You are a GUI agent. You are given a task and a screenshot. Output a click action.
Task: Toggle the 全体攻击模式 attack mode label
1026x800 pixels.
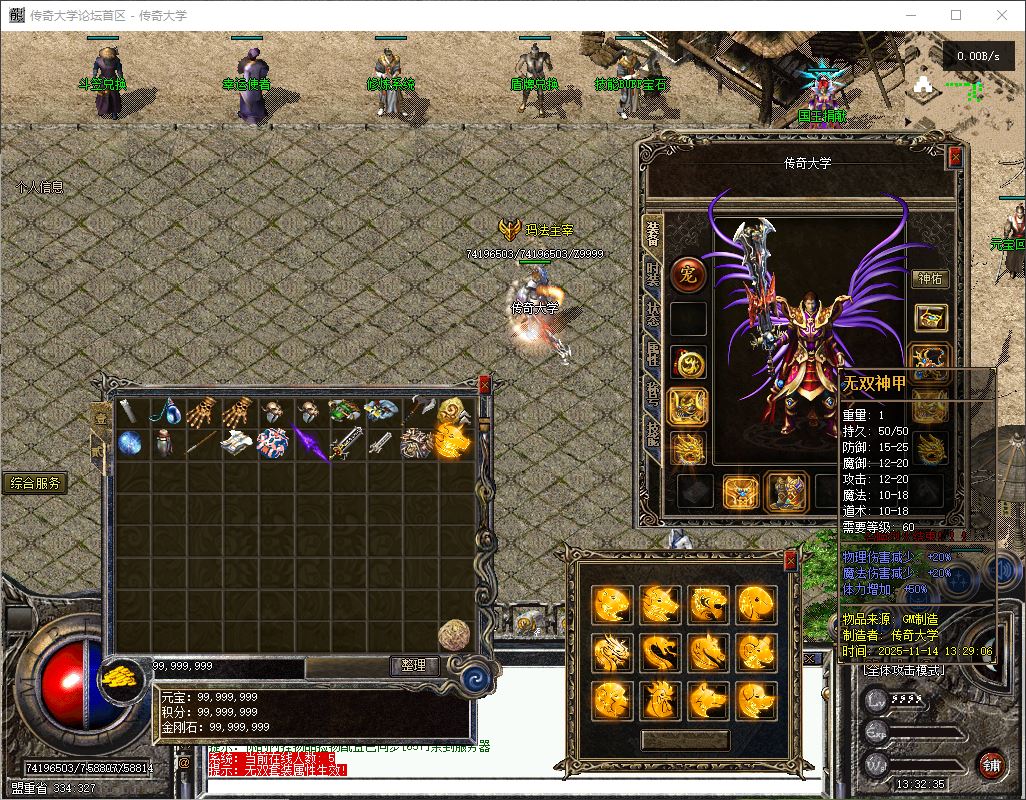(902, 669)
